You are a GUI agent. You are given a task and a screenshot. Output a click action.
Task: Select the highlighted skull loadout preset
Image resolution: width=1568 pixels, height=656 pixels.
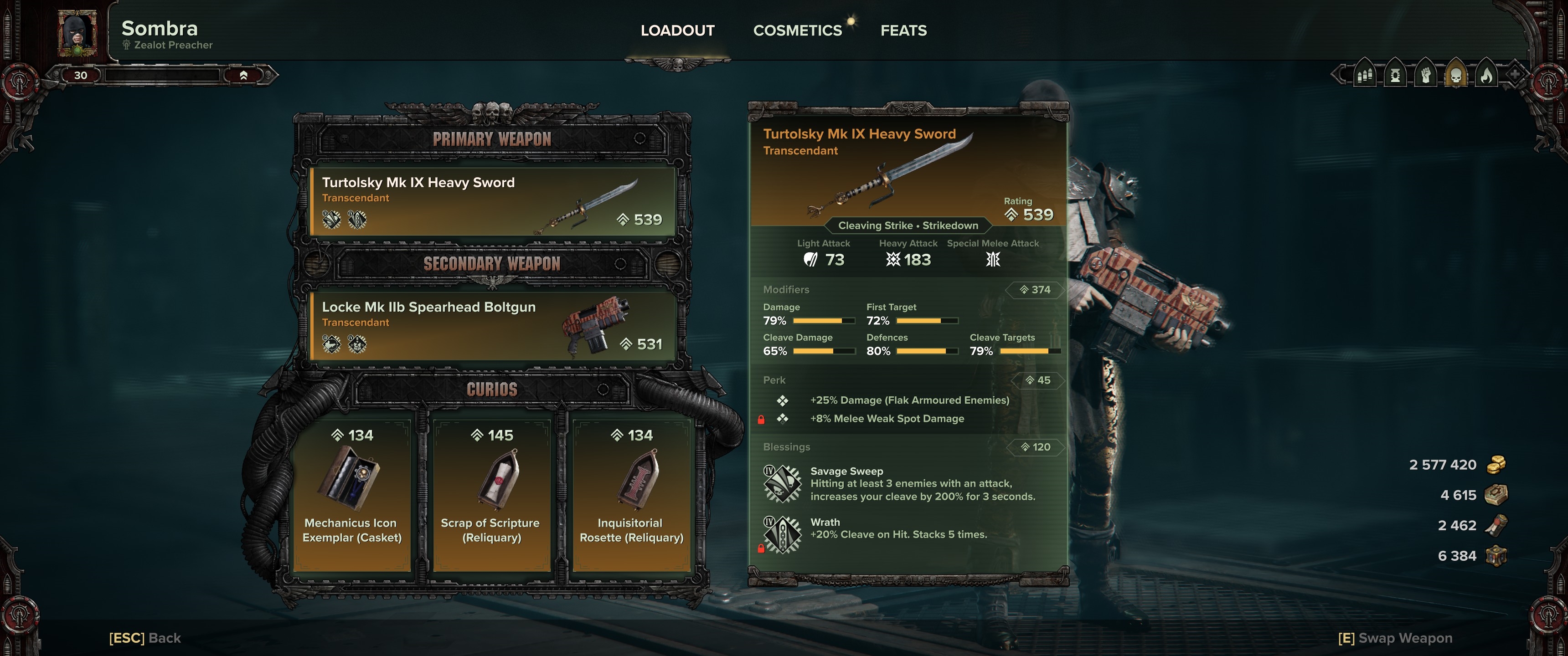click(x=1456, y=76)
